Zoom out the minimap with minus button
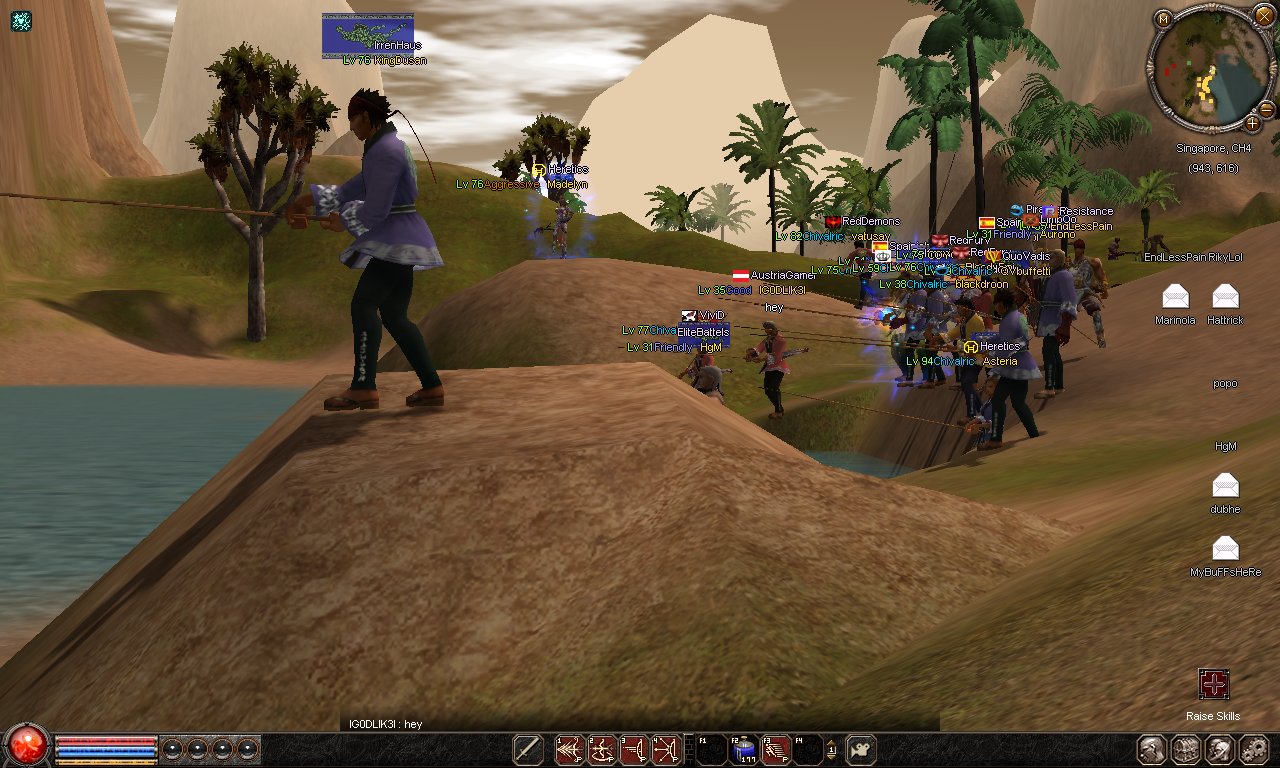This screenshot has height=768, width=1280. 1266,108
